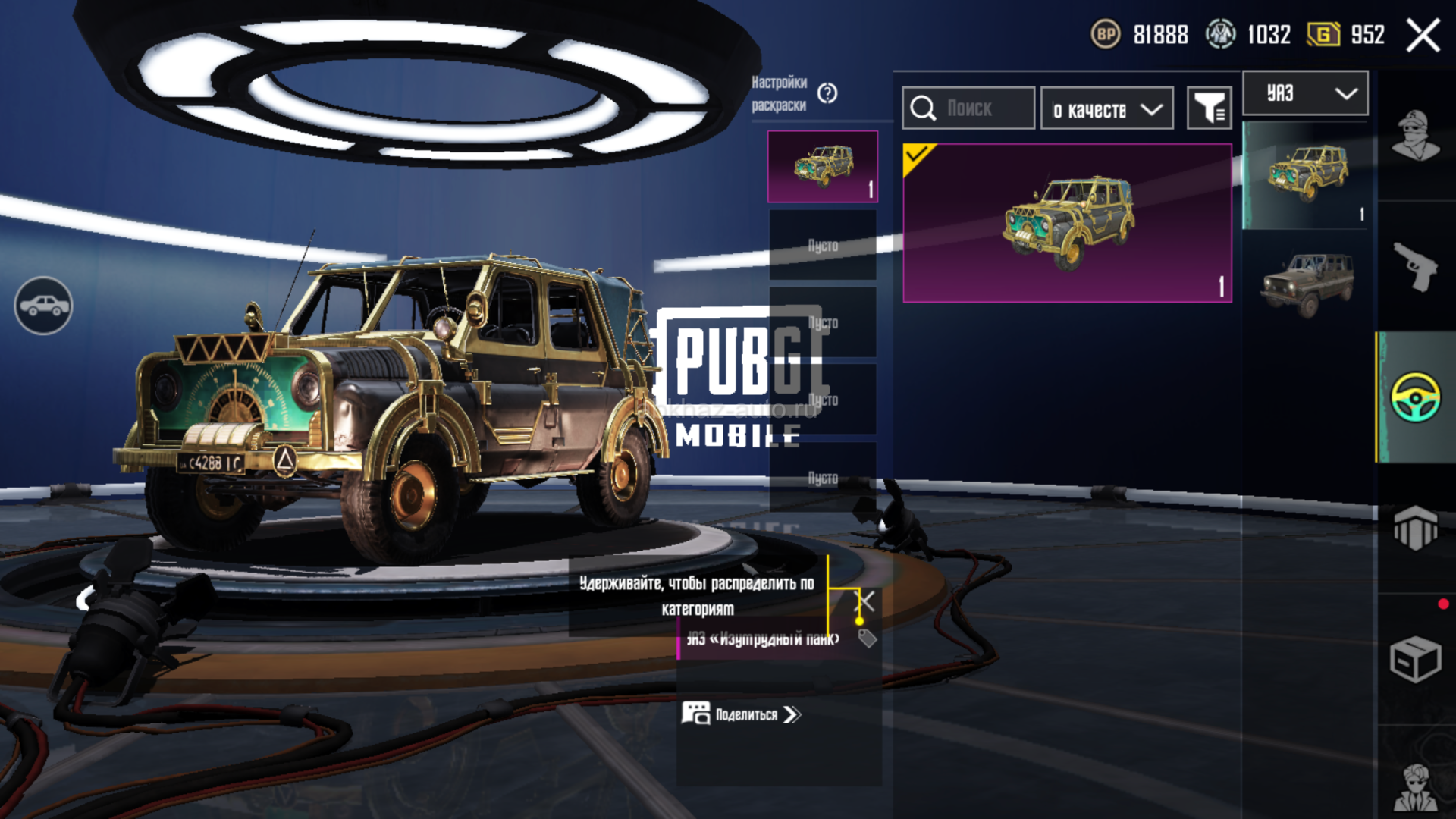Image resolution: width=1456 pixels, height=819 pixels.
Task: Expand the УАЗ vehicle type dropdown
Action: (x=1305, y=93)
